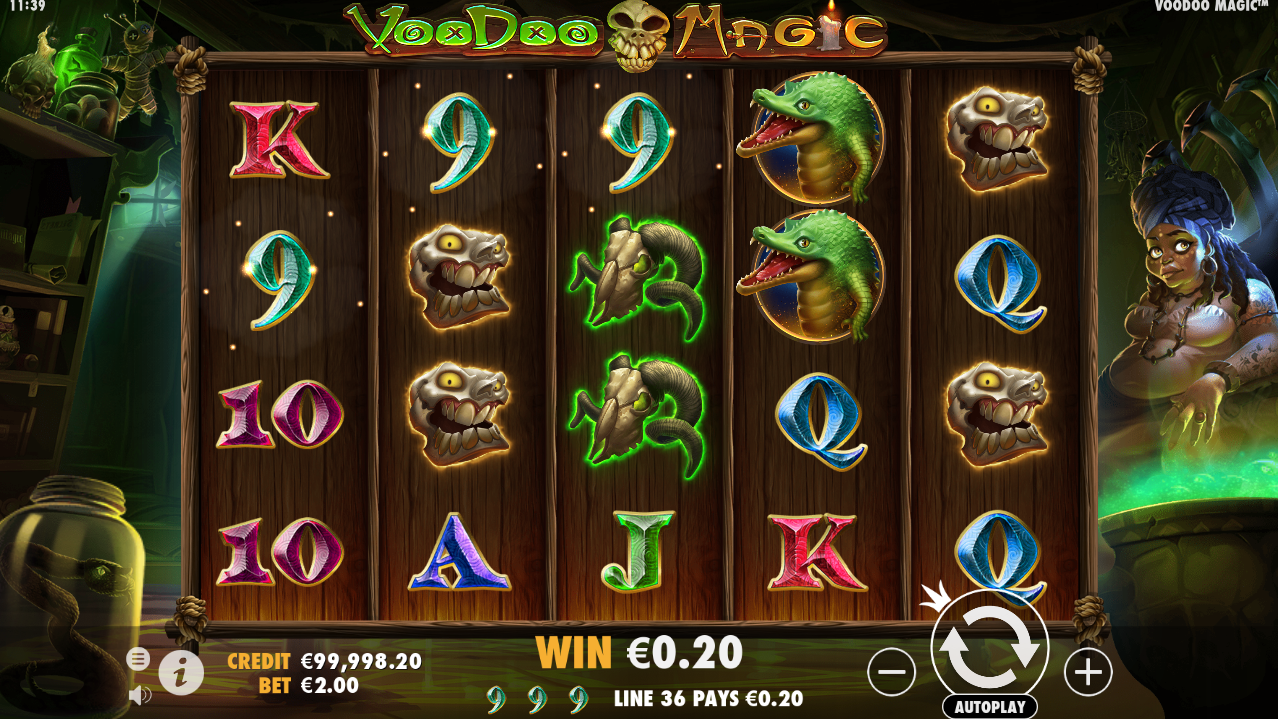1278x719 pixels.
Task: Open the Autoplay options
Action: pos(989,706)
